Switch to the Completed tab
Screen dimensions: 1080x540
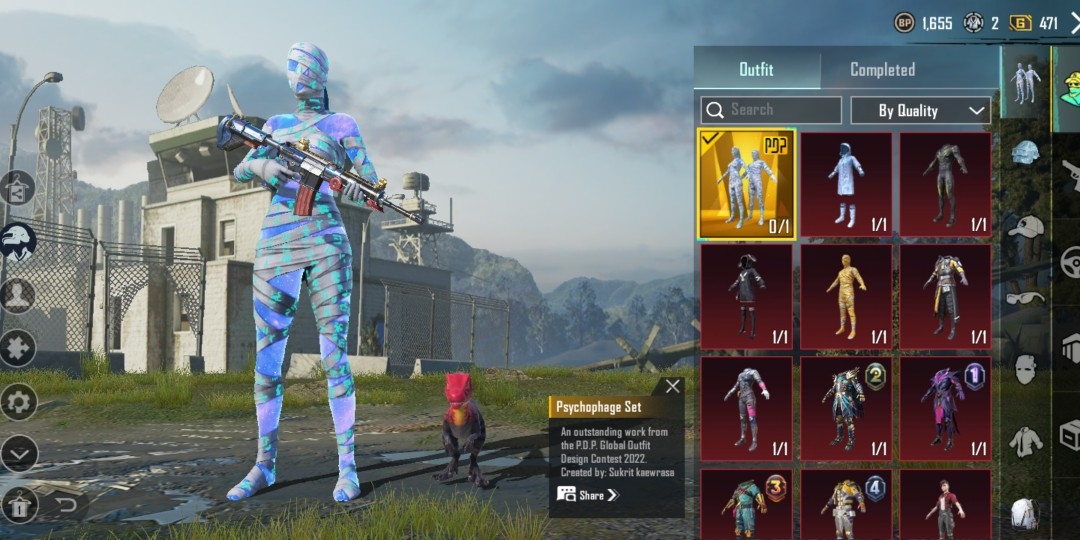click(882, 70)
